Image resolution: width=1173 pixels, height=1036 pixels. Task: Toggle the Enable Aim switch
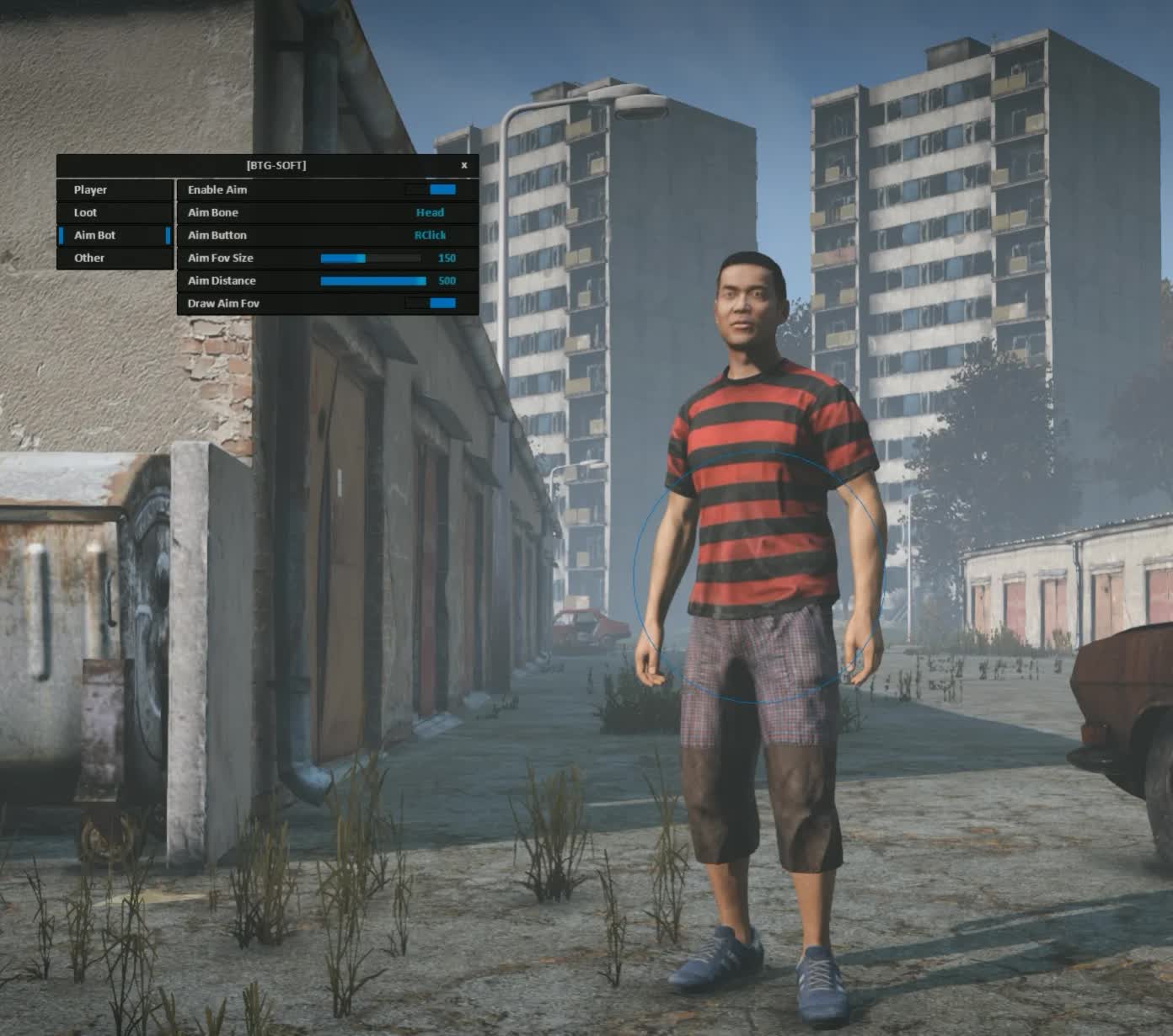(431, 190)
